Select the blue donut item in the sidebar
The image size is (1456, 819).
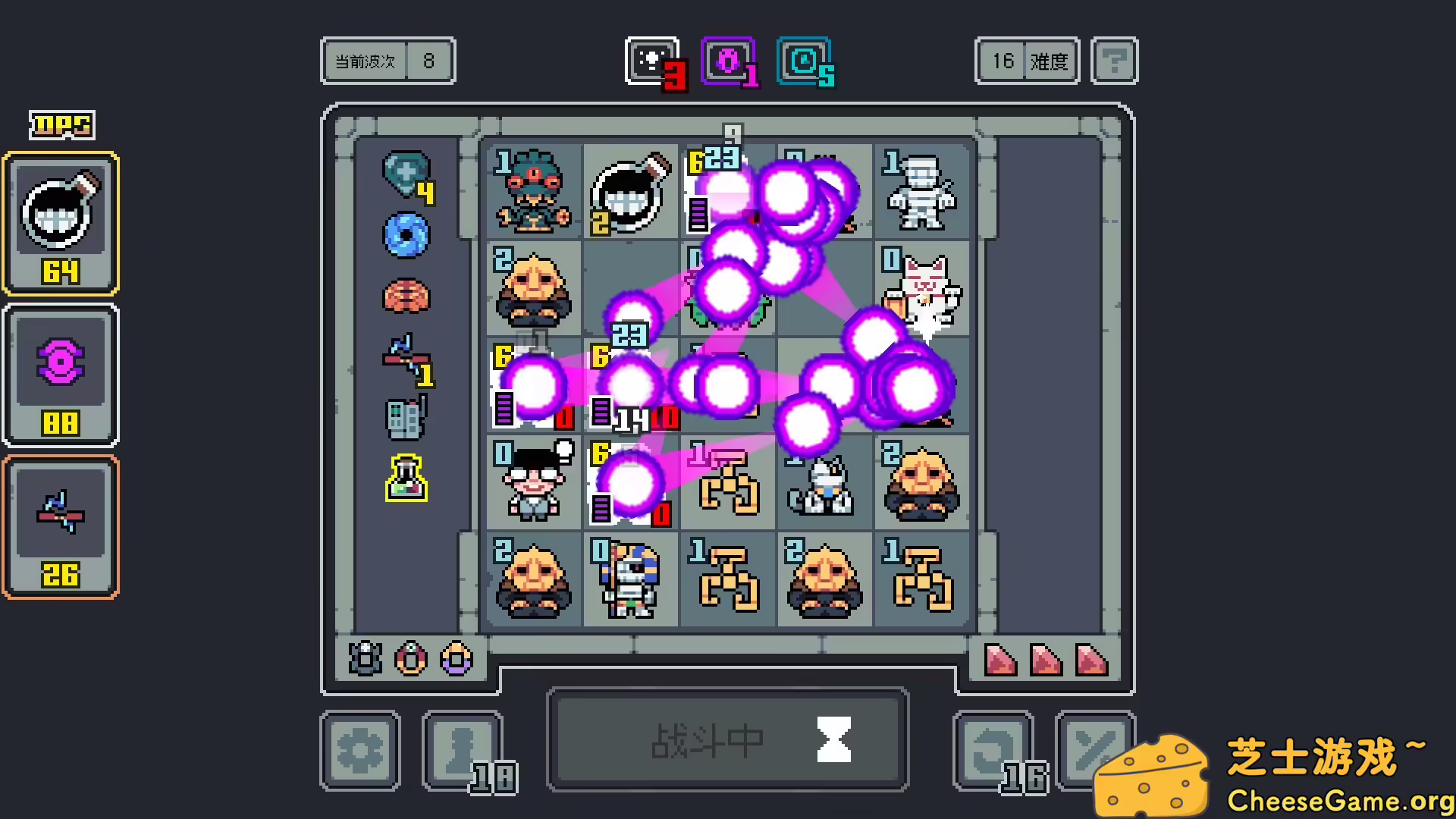click(406, 237)
